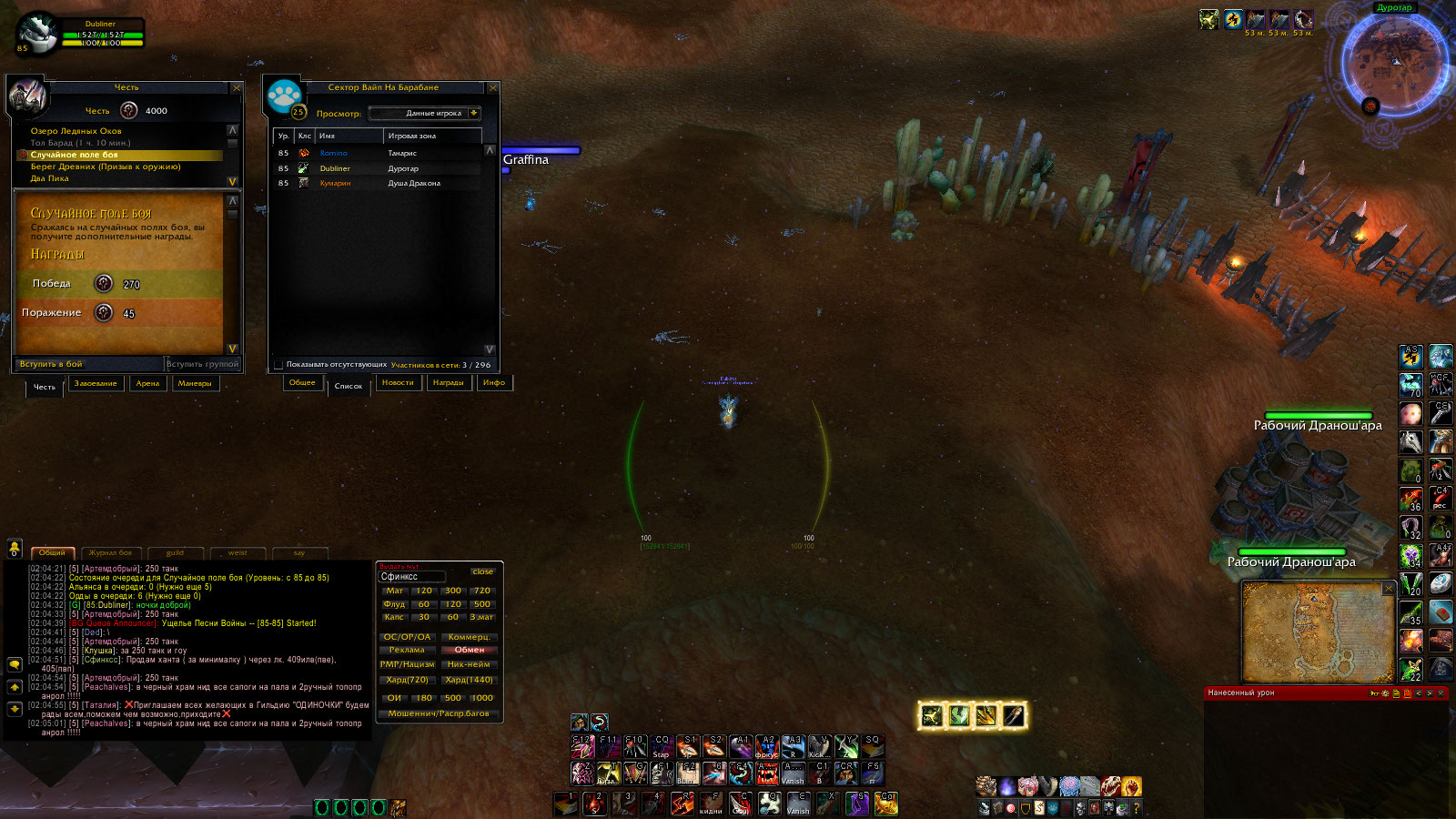This screenshot has height=819, width=1456.
Task: Open the guild Награды tab
Action: coord(448,383)
